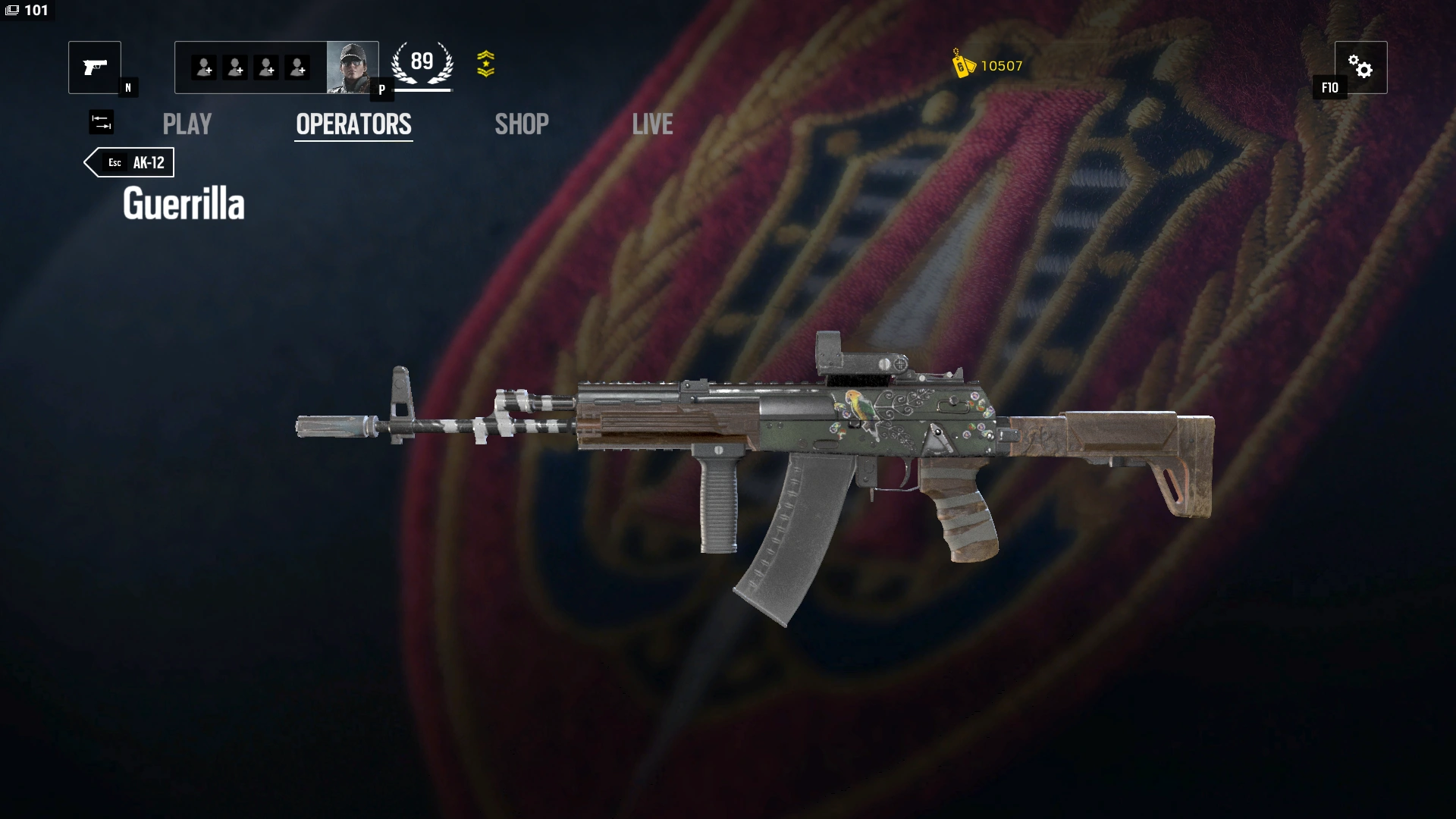
Task: Click the second empty squad slot
Action: (x=234, y=67)
